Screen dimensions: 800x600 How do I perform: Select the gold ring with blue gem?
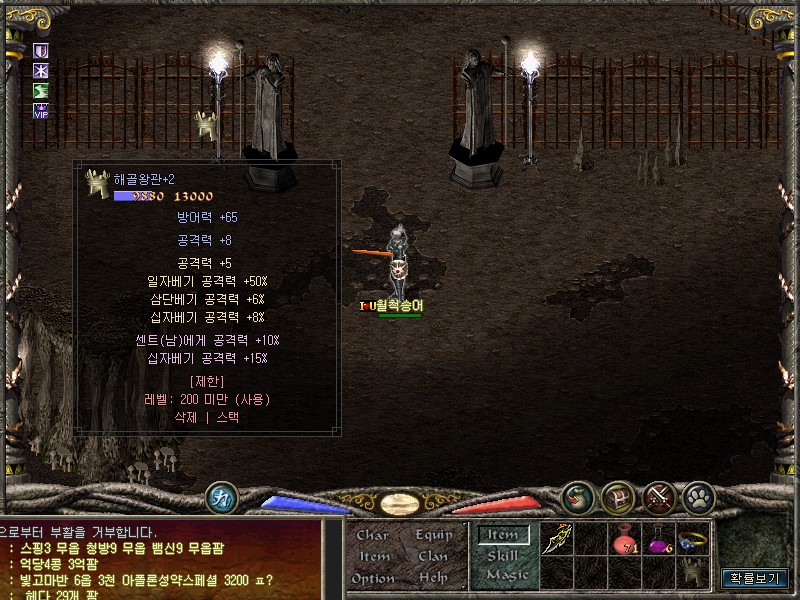pyautogui.click(x=692, y=540)
